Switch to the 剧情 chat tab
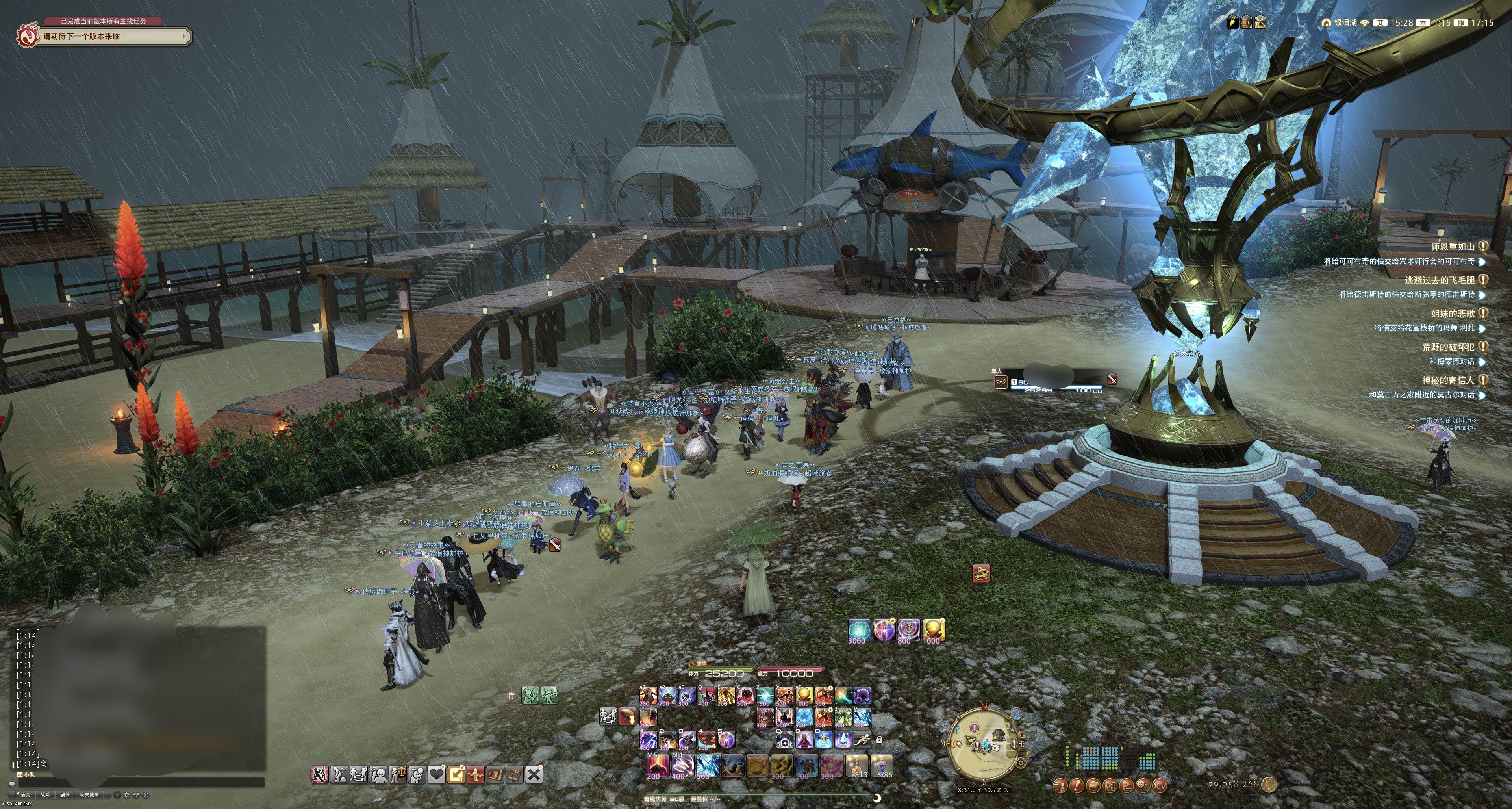1512x809 pixels. [65, 795]
